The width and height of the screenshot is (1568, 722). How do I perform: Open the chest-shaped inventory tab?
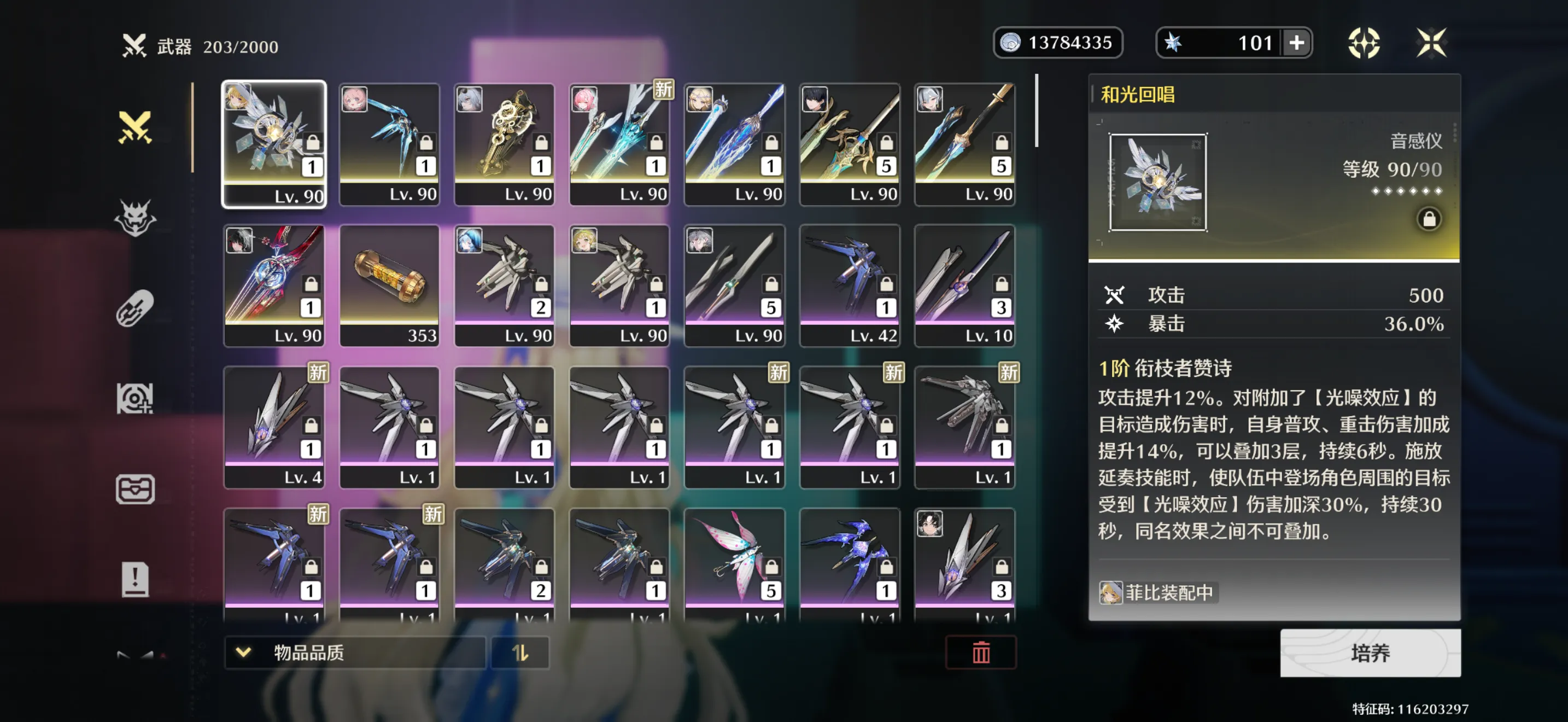click(135, 489)
